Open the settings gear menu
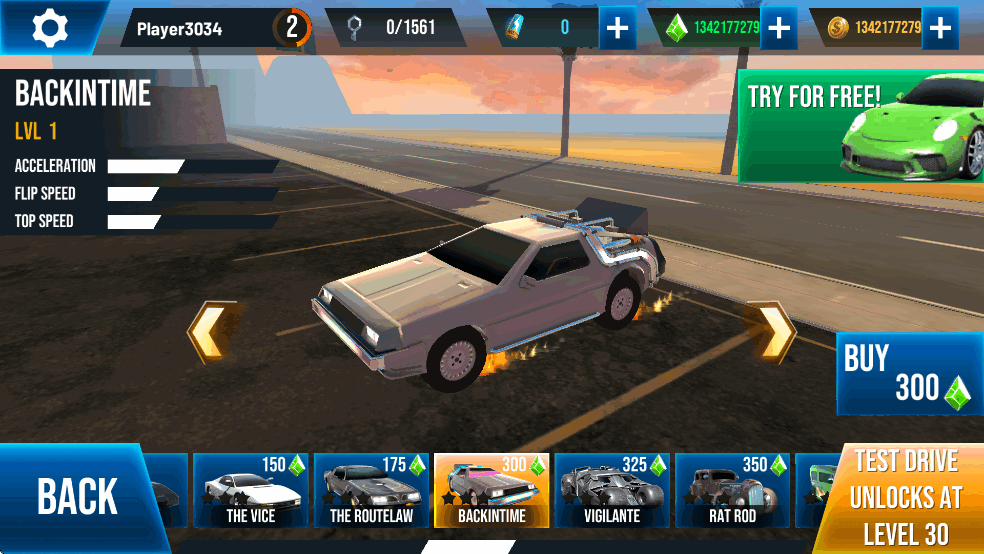 pos(48,27)
